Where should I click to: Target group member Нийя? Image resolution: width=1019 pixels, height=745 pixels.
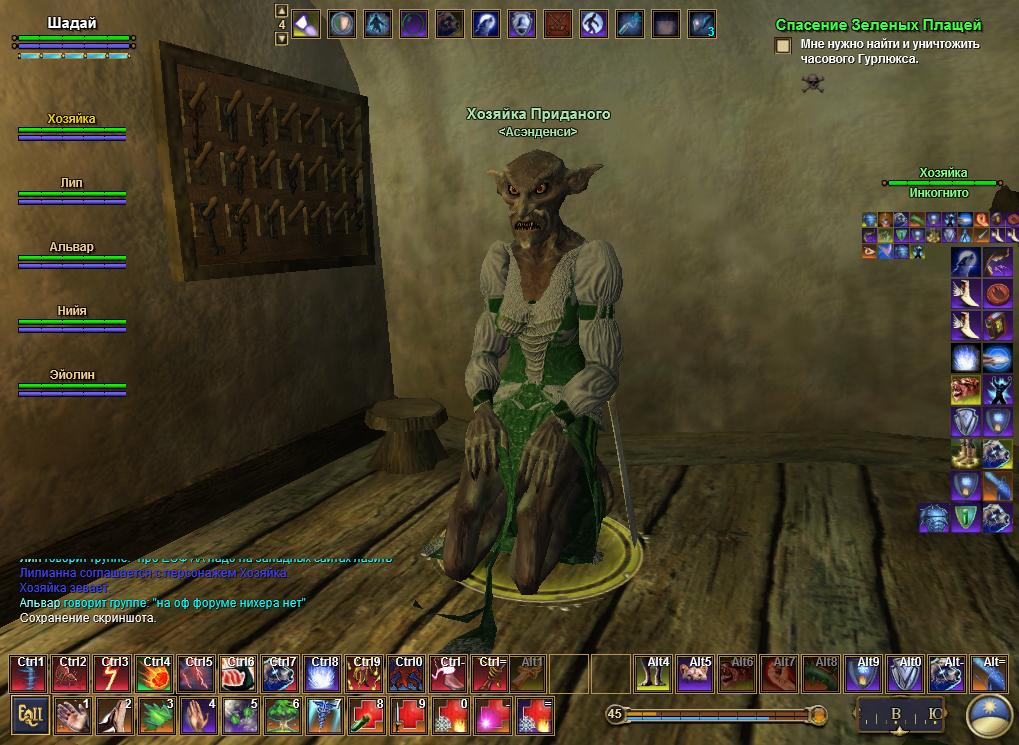click(x=72, y=311)
